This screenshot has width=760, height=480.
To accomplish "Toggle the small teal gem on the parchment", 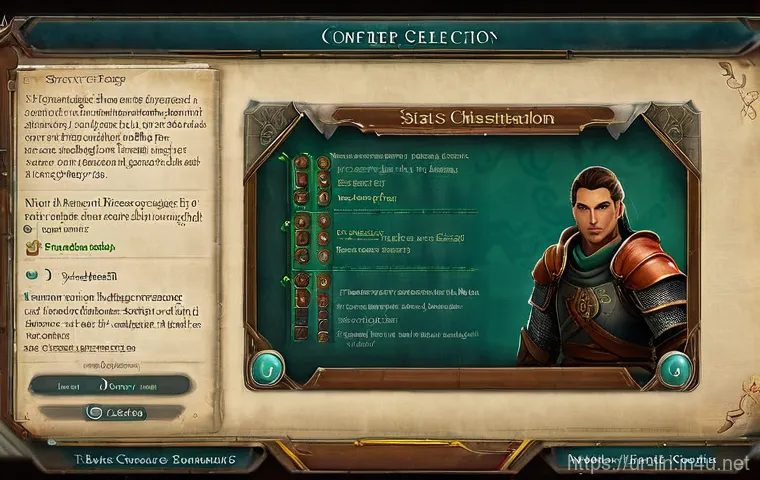I will (35, 273).
